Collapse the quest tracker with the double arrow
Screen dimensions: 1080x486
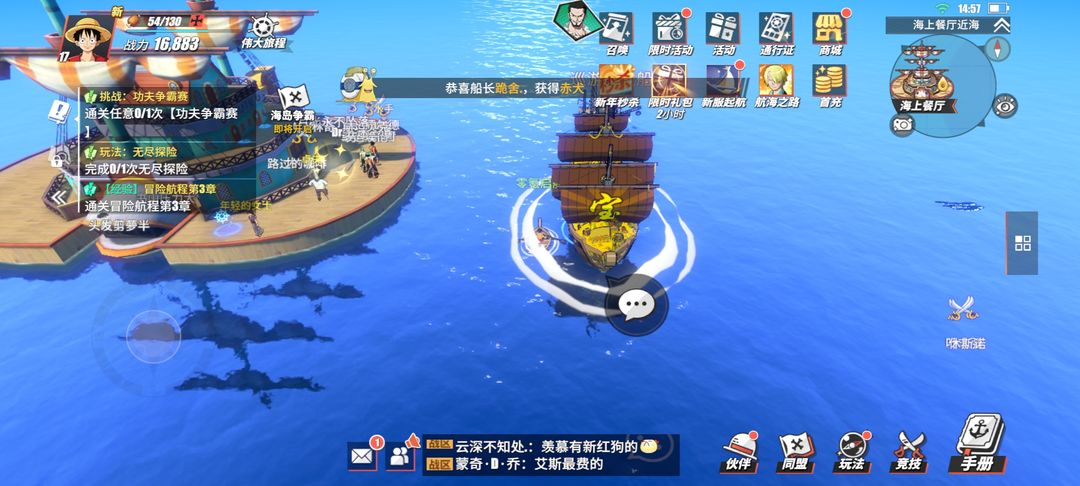tap(61, 197)
